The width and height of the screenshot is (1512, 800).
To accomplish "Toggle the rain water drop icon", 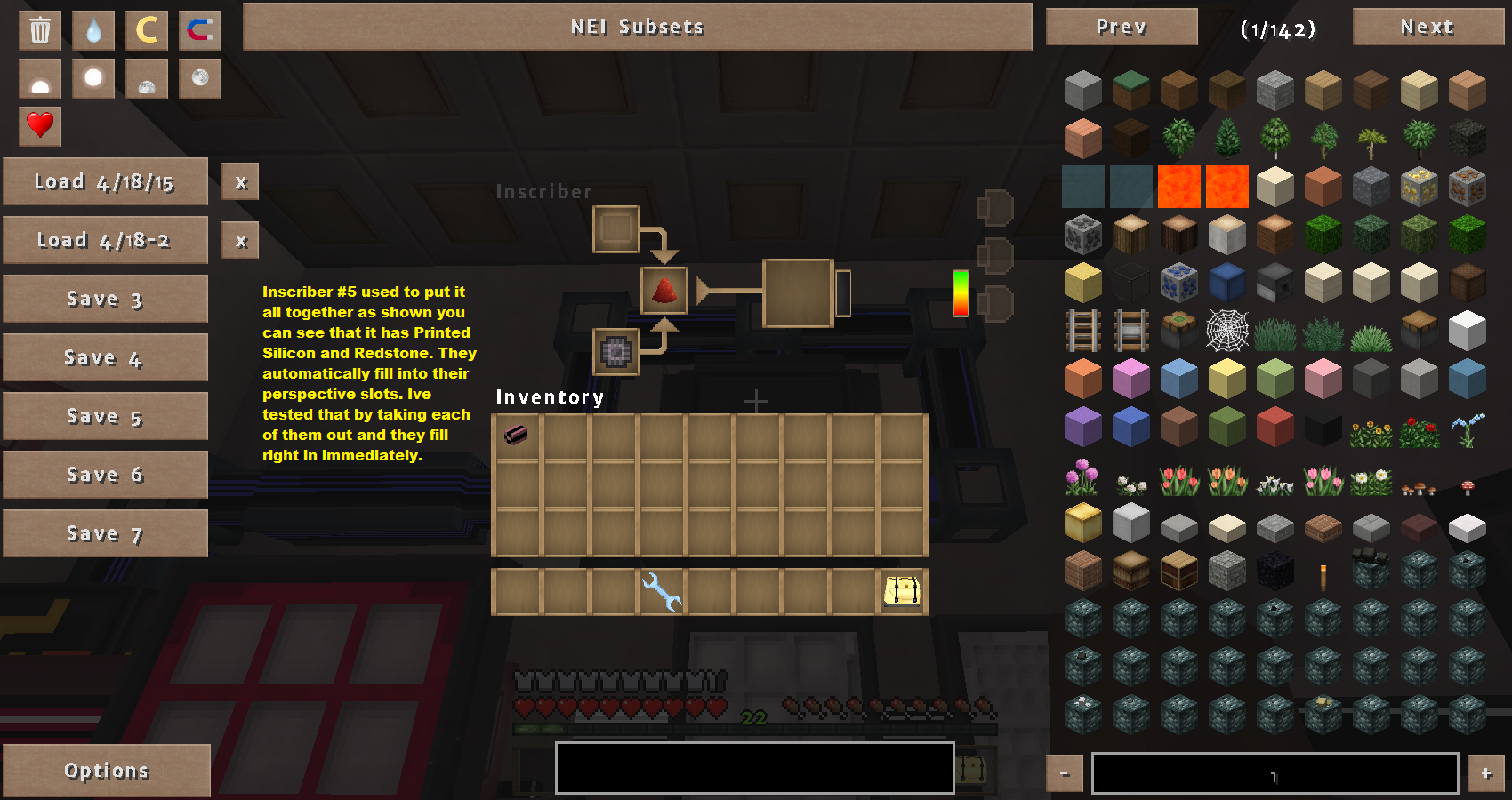I will [93, 30].
